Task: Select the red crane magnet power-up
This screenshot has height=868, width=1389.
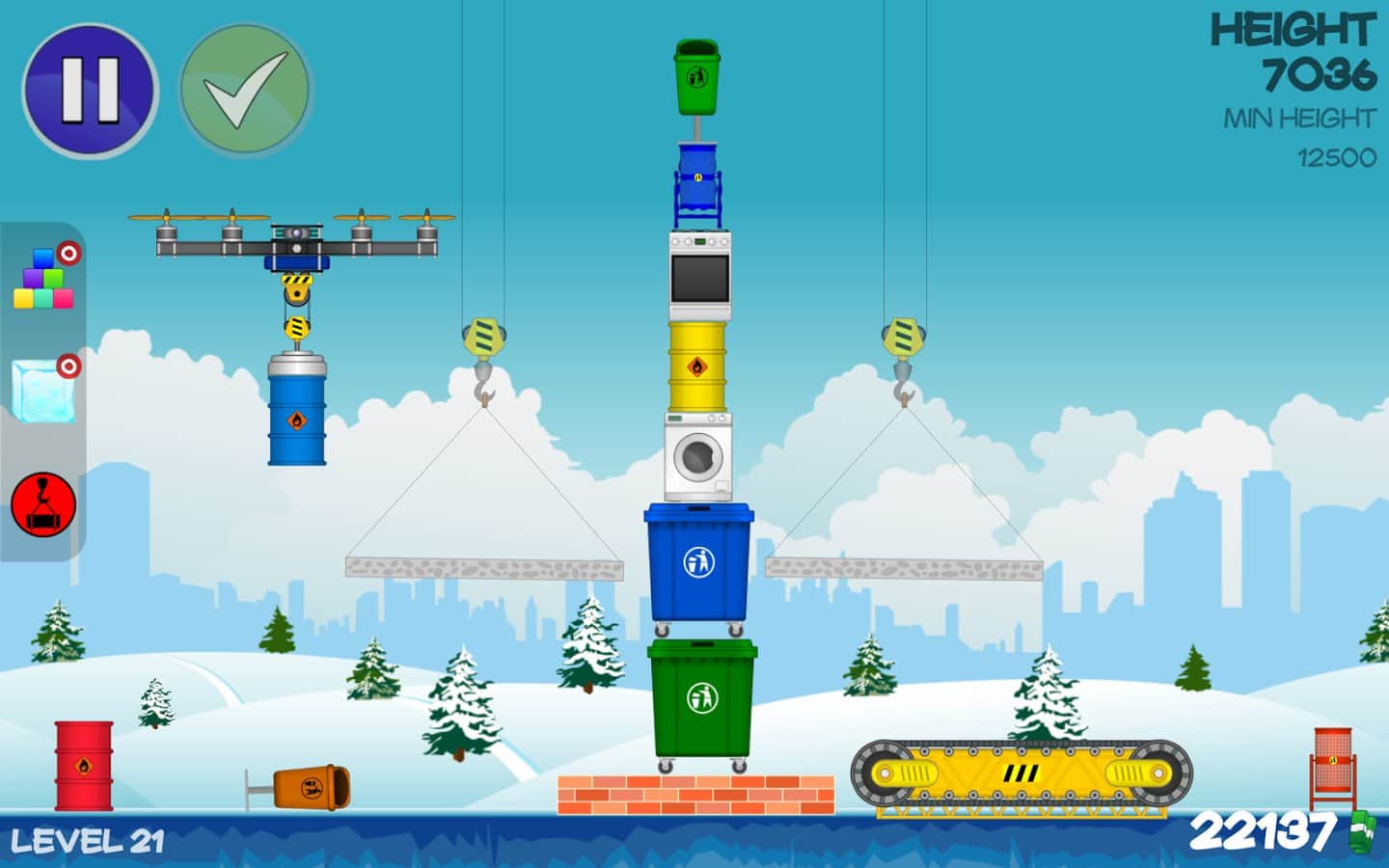Action: pyautogui.click(x=43, y=502)
